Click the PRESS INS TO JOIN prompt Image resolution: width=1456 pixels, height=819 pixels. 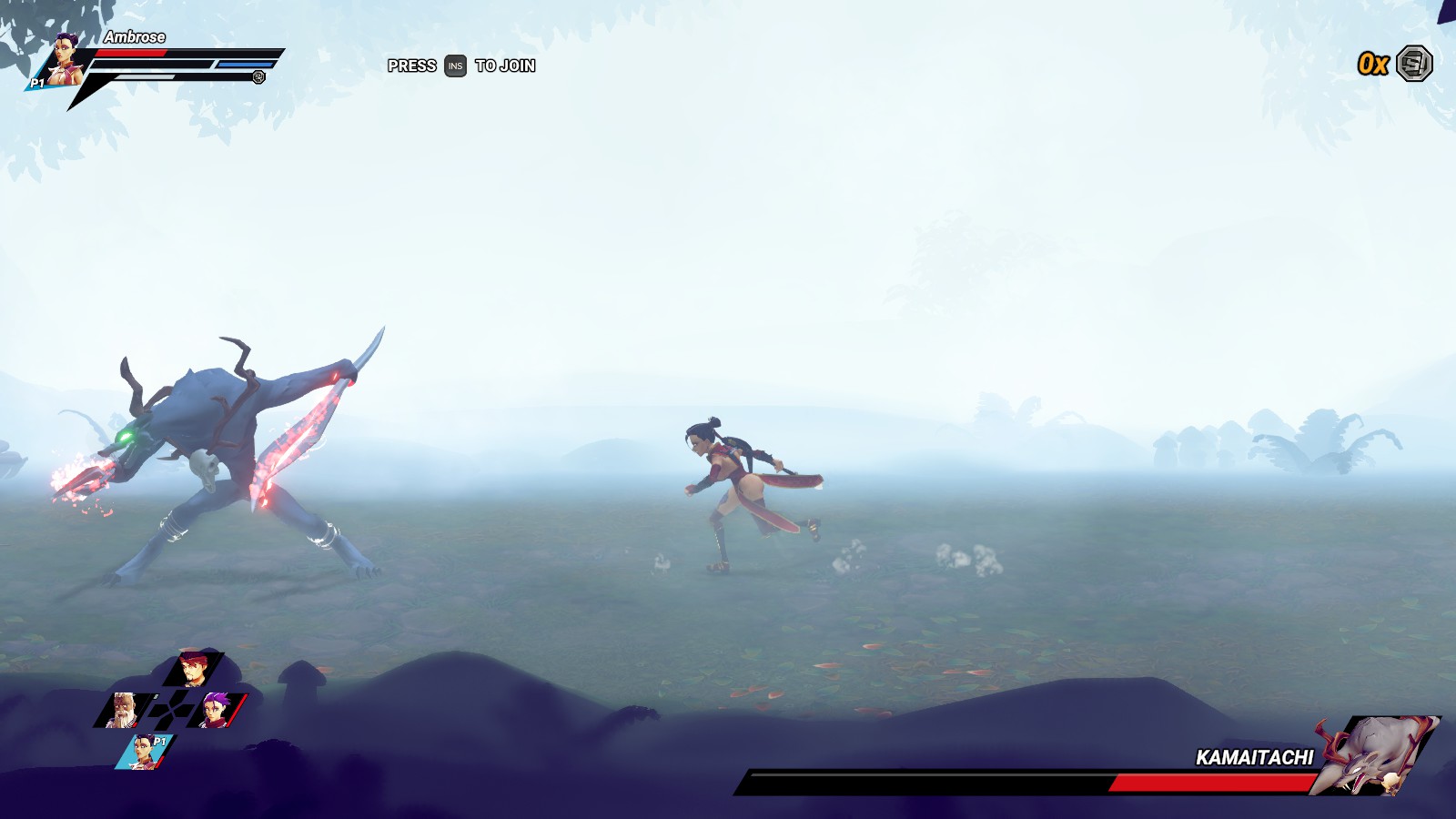point(460,66)
